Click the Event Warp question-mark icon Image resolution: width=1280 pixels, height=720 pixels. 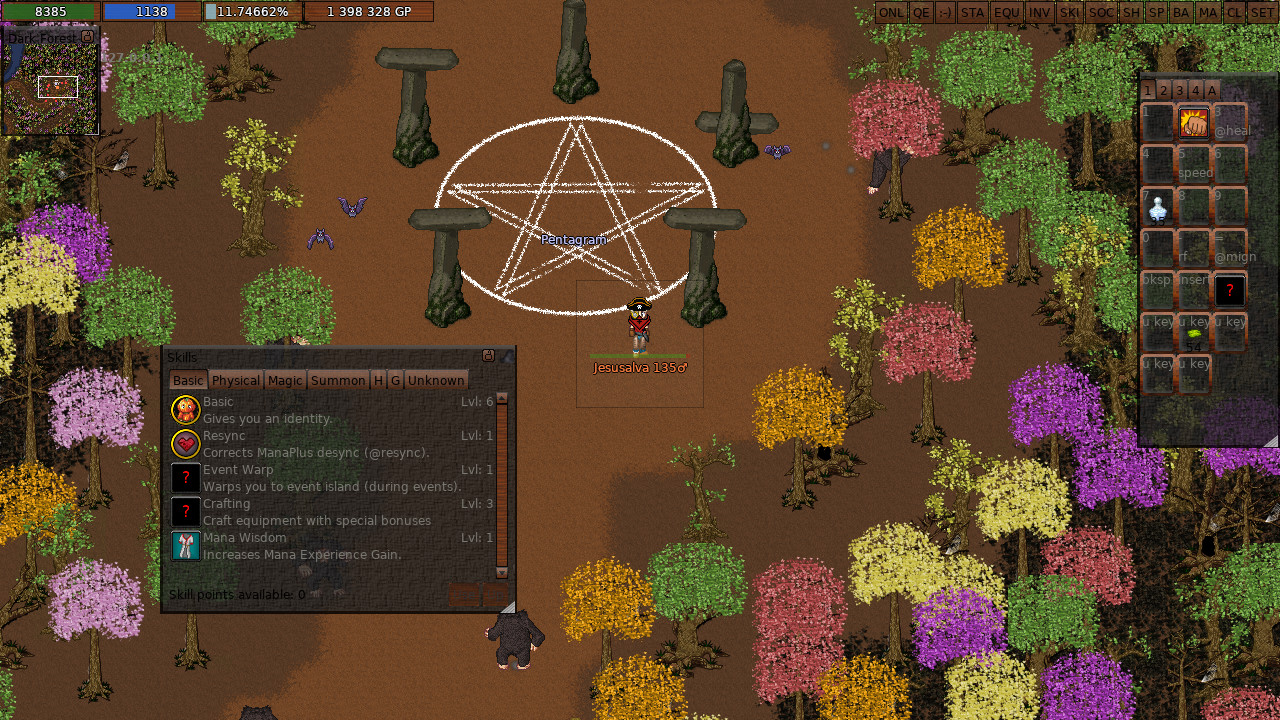[185, 477]
